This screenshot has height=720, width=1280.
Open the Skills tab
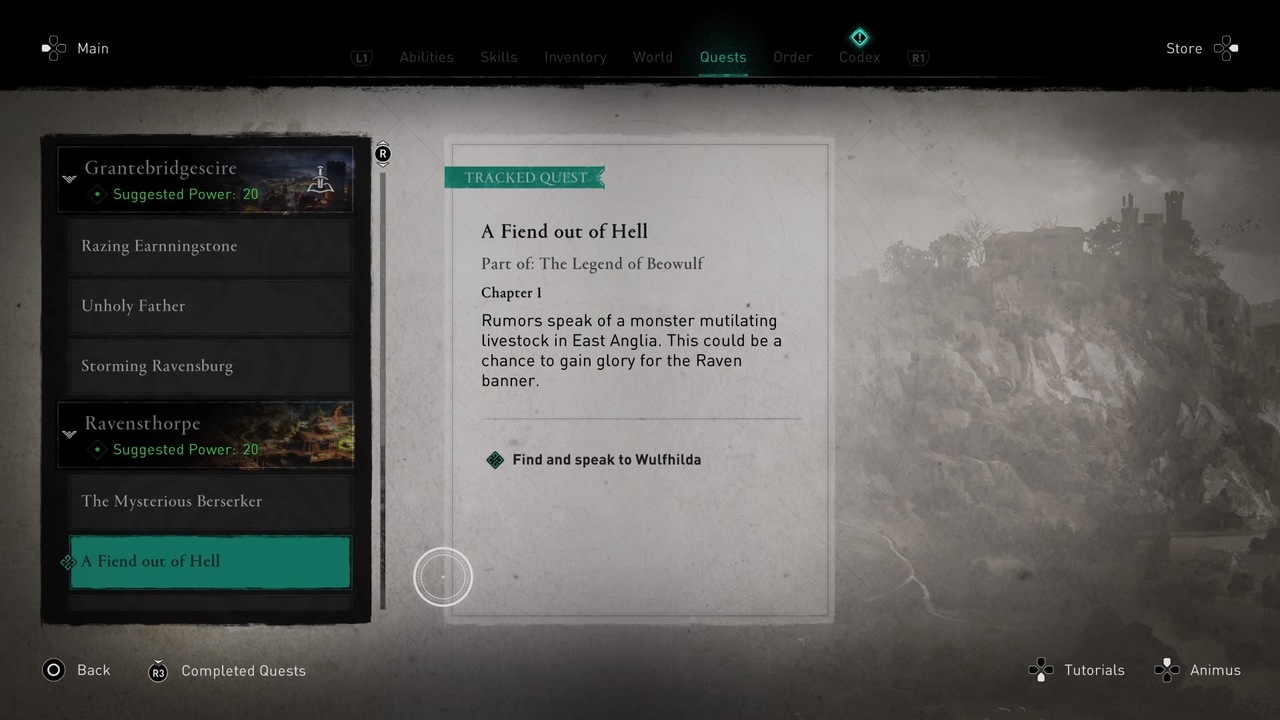pyautogui.click(x=498, y=57)
